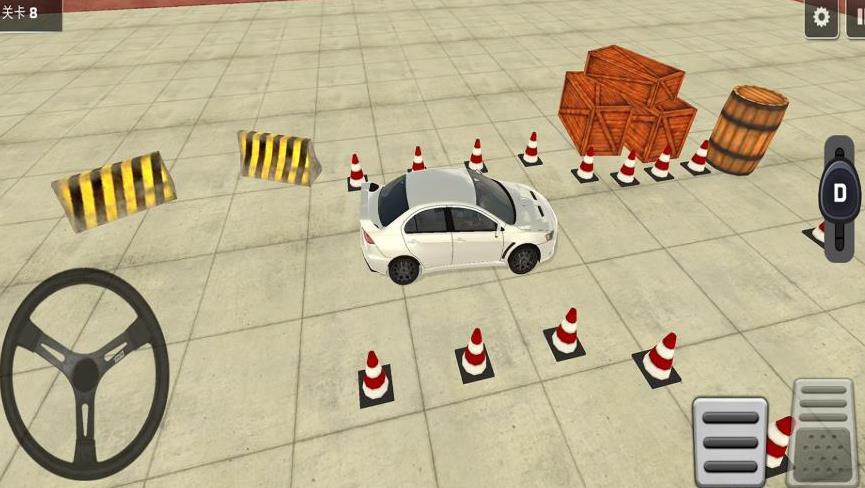
Task: Click the steering wheel control
Action: (x=84, y=372)
